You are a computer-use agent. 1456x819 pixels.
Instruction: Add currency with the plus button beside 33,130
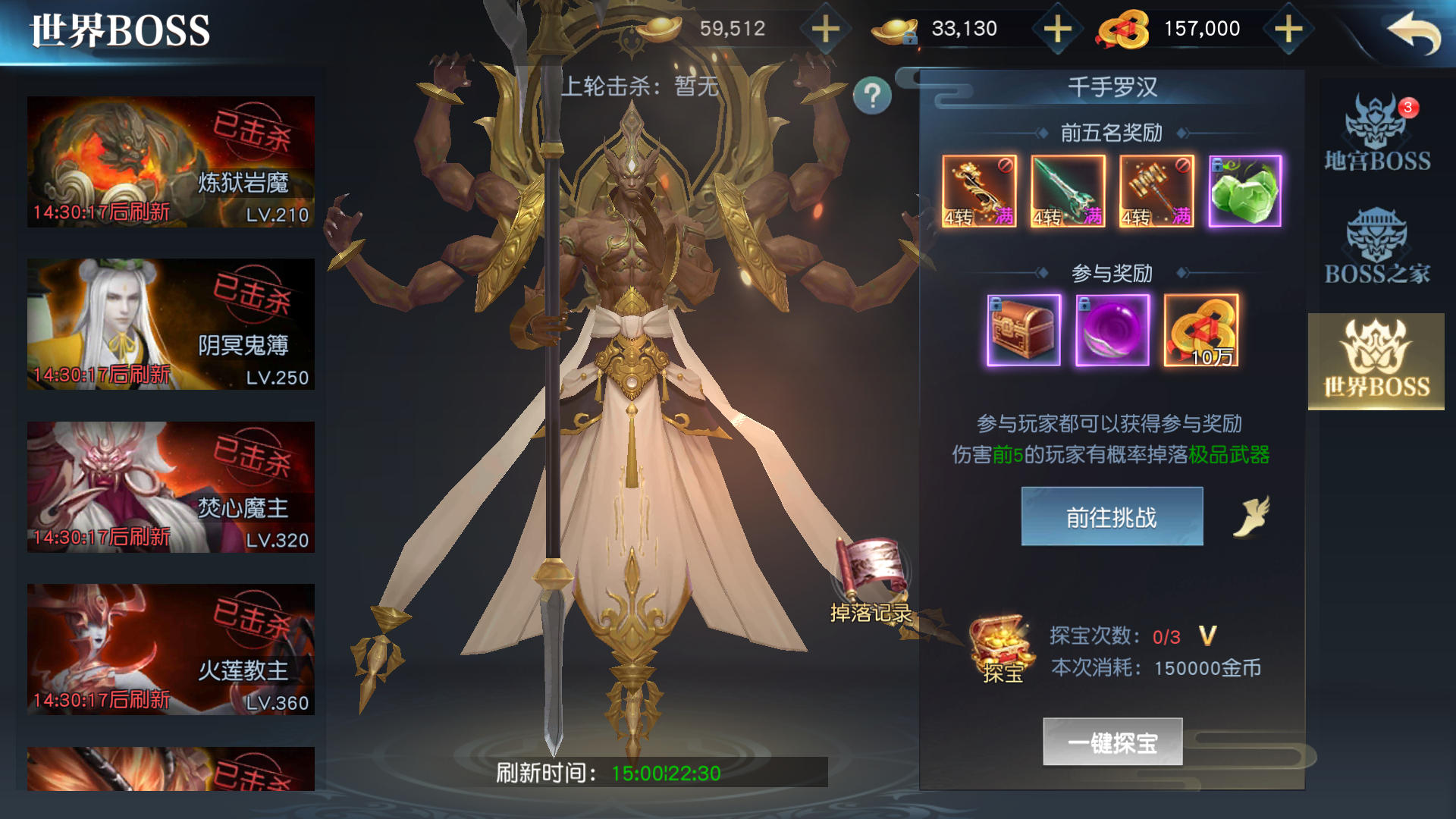pos(1057,30)
